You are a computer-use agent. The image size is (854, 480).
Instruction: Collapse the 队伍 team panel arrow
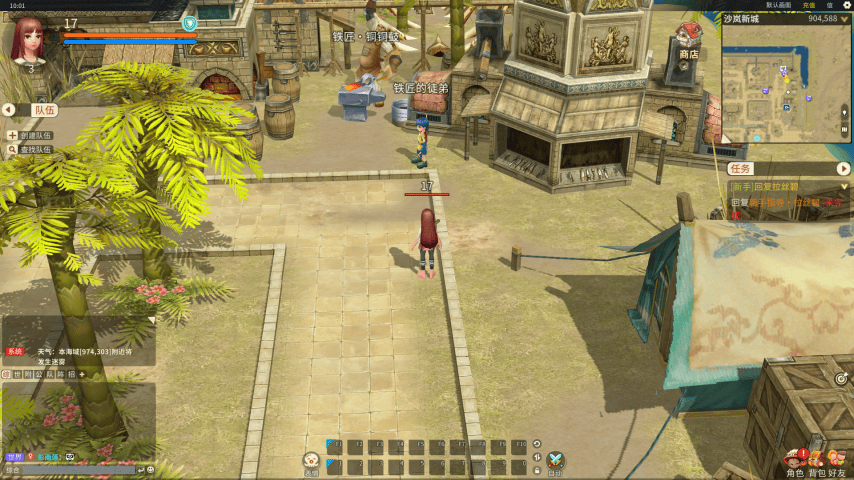pyautogui.click(x=9, y=110)
